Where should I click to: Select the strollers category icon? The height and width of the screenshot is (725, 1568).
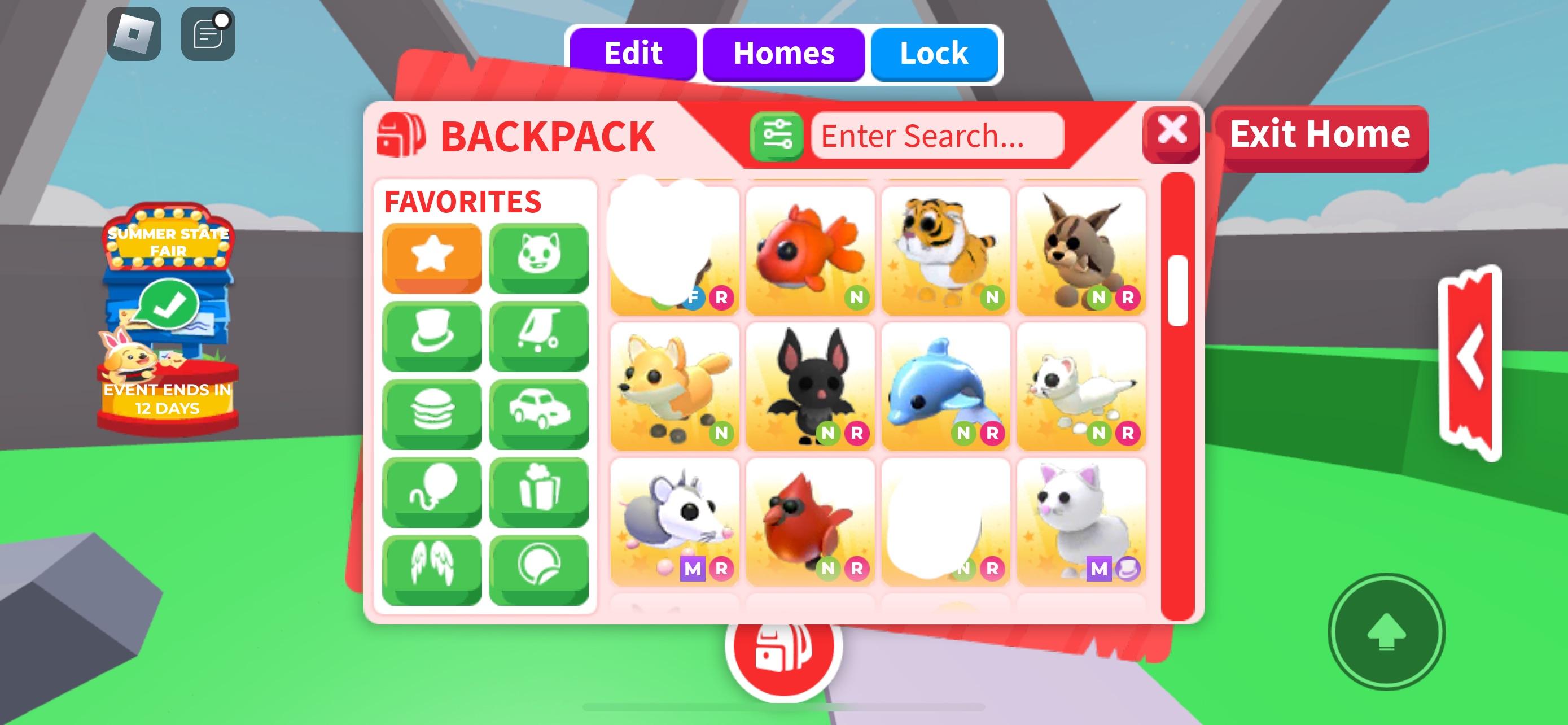[538, 335]
